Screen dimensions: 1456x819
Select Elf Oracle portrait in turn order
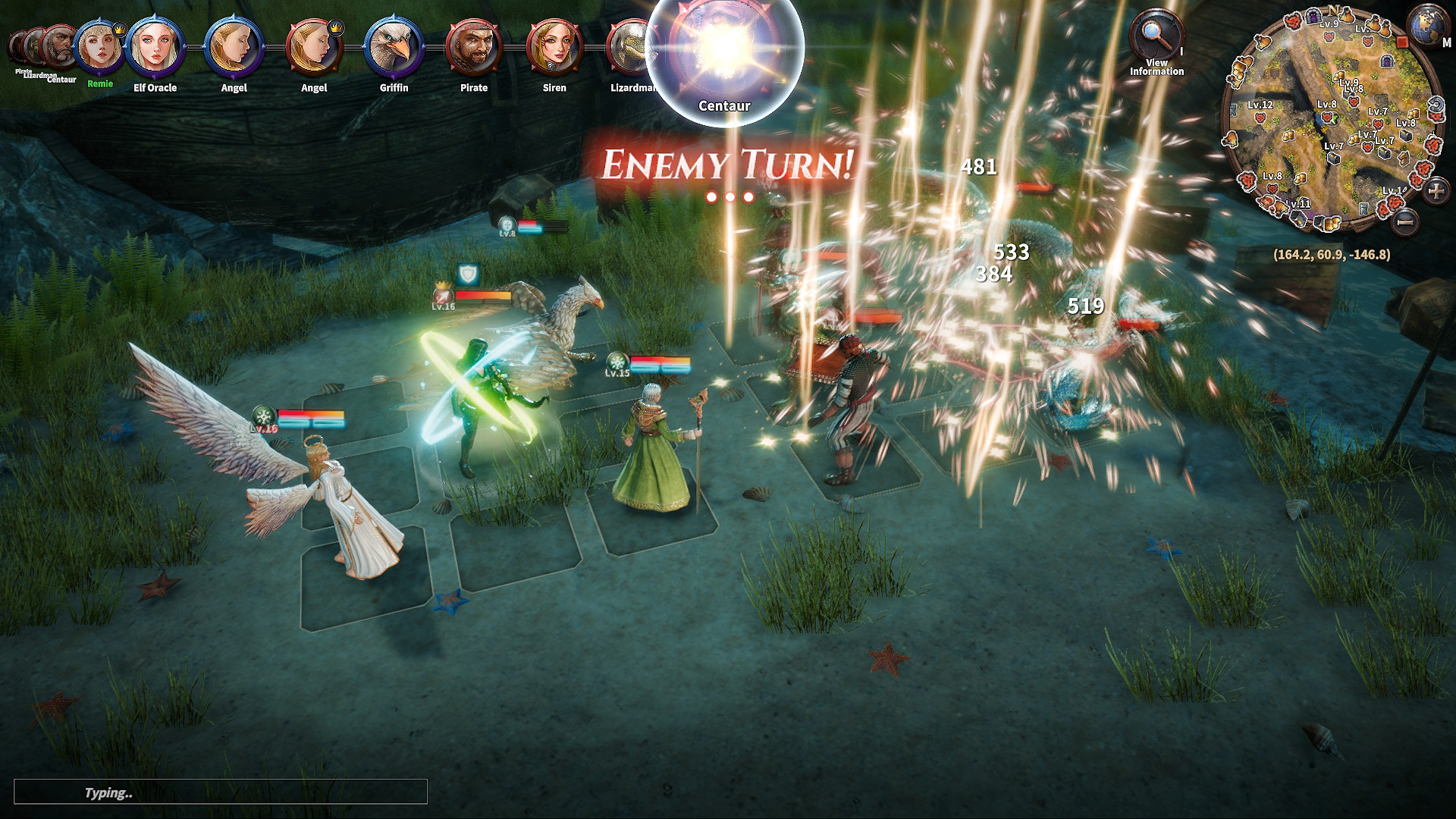[155, 47]
